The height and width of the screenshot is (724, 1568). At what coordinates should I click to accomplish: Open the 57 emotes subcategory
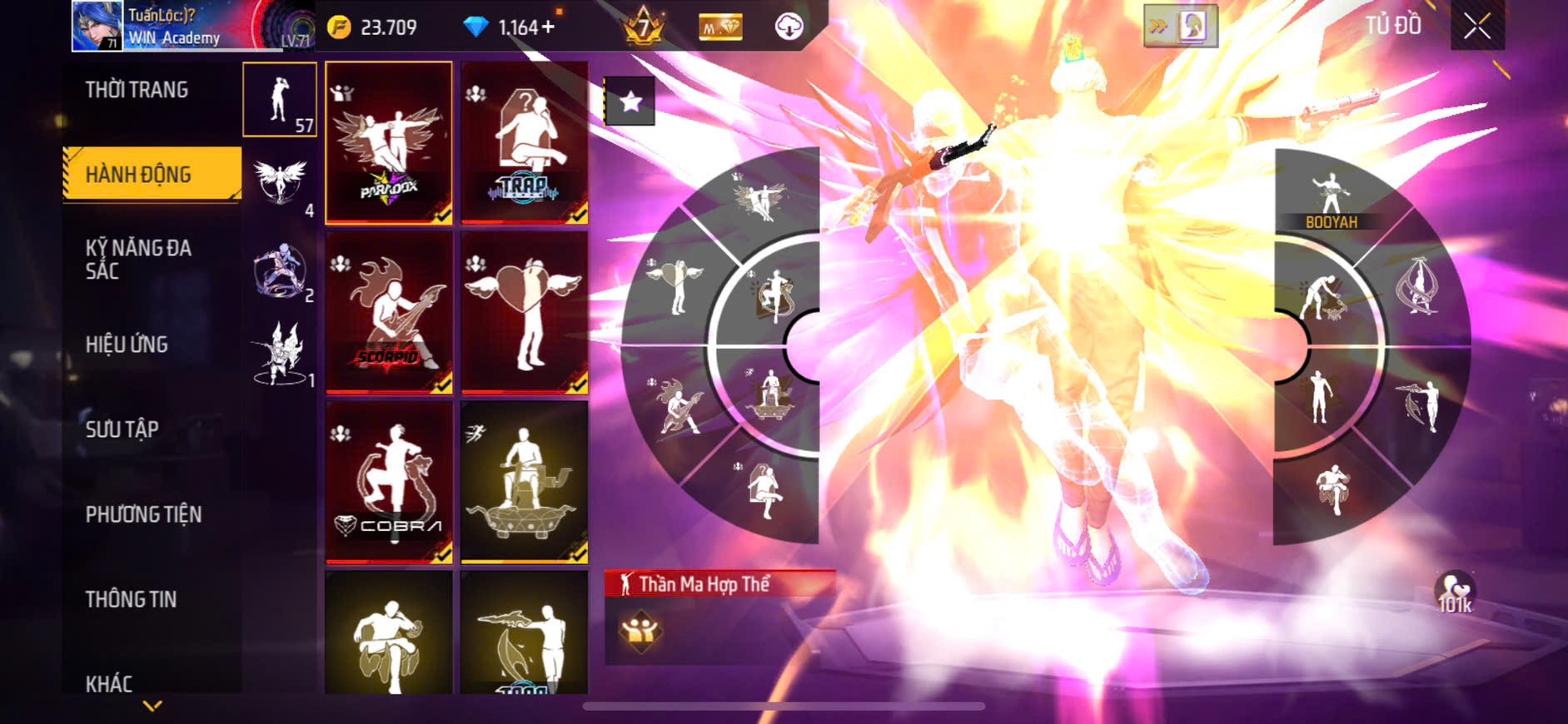(x=280, y=100)
